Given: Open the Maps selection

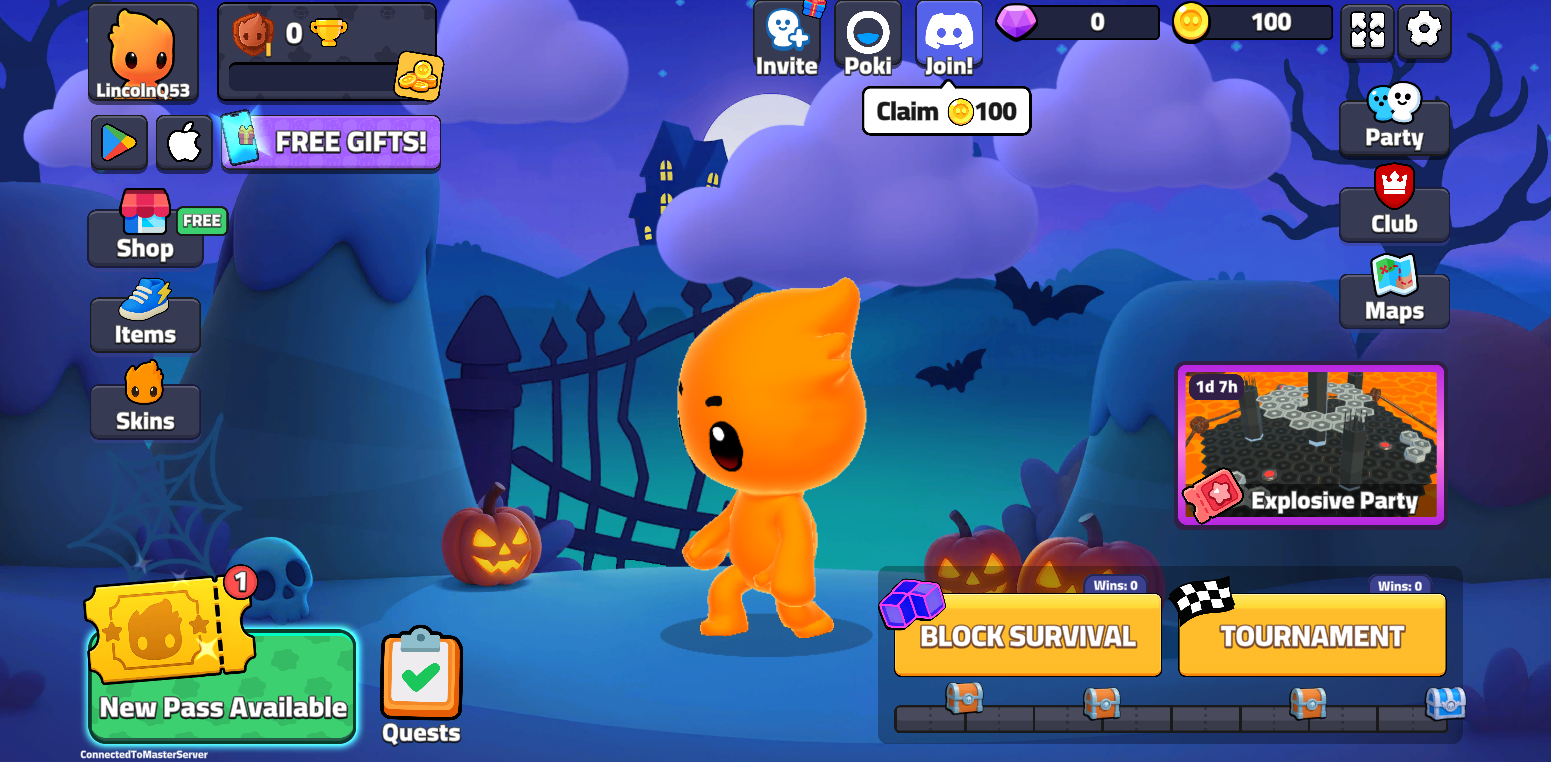Looking at the screenshot, I should (x=1394, y=293).
